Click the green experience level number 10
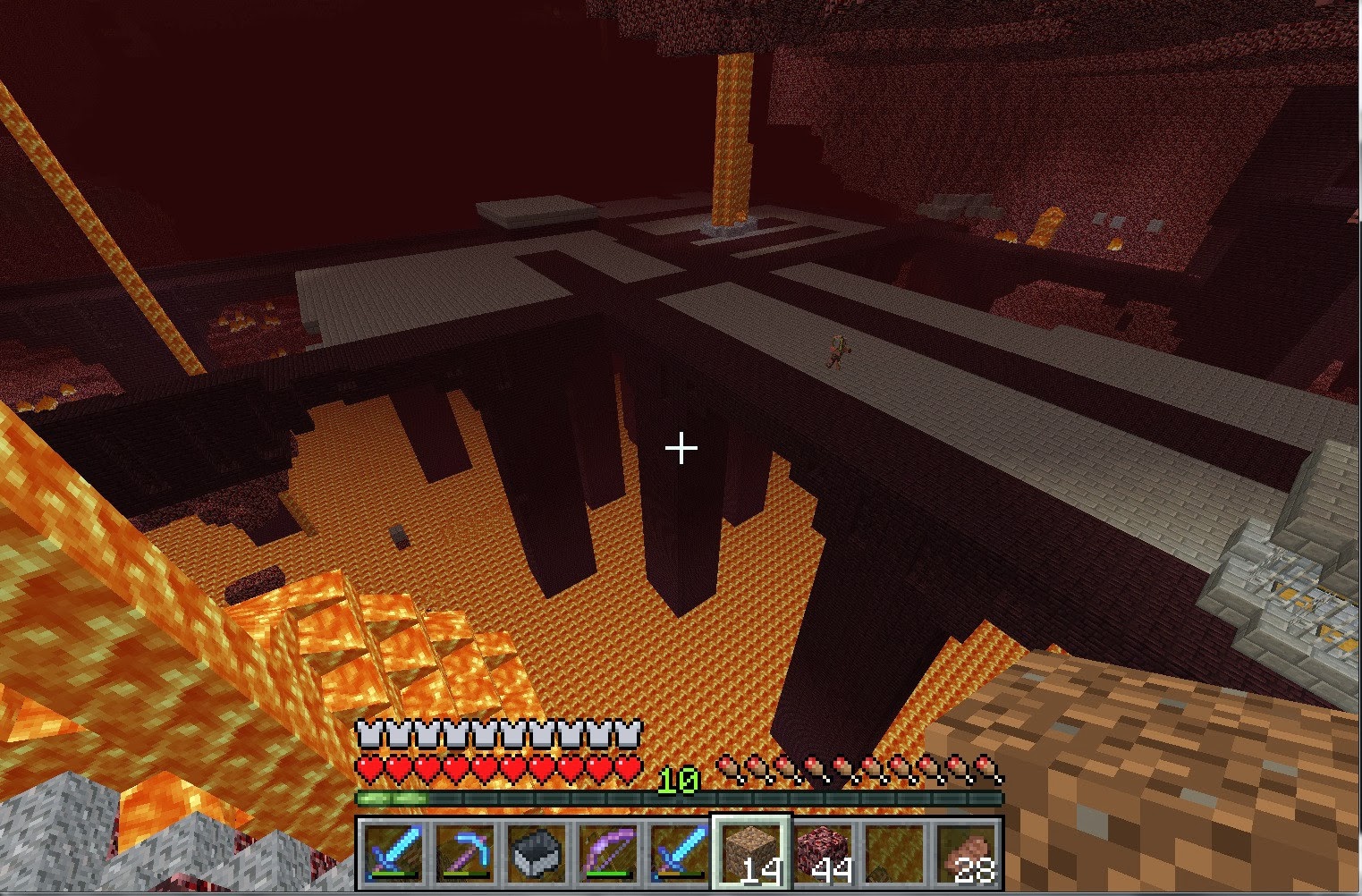The width and height of the screenshot is (1362, 896). click(681, 780)
